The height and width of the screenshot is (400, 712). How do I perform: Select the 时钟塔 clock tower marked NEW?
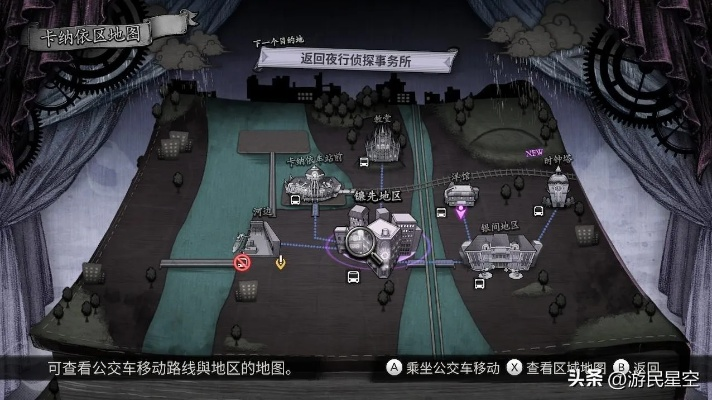click(x=557, y=185)
